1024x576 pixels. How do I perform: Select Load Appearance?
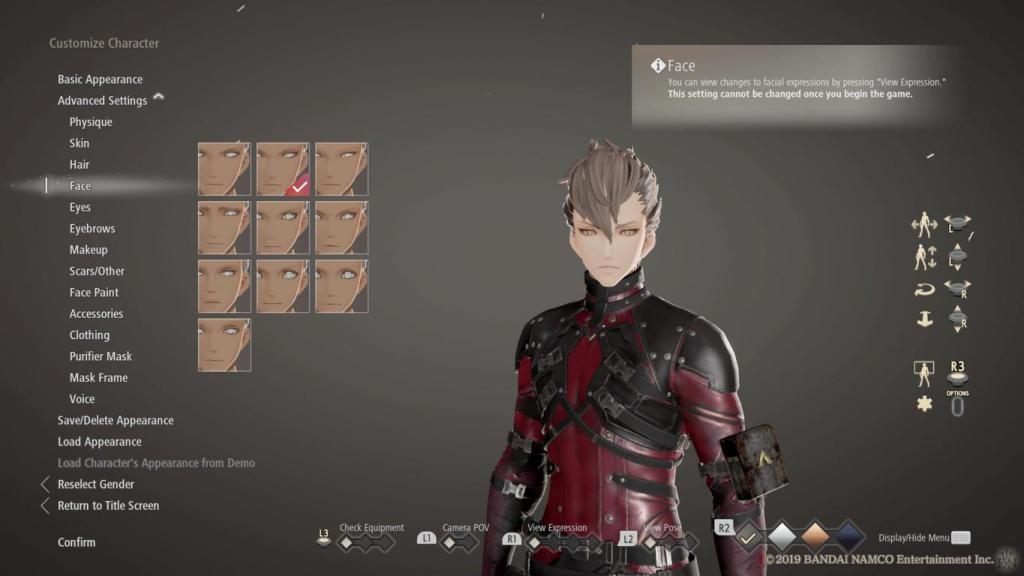[x=99, y=442]
